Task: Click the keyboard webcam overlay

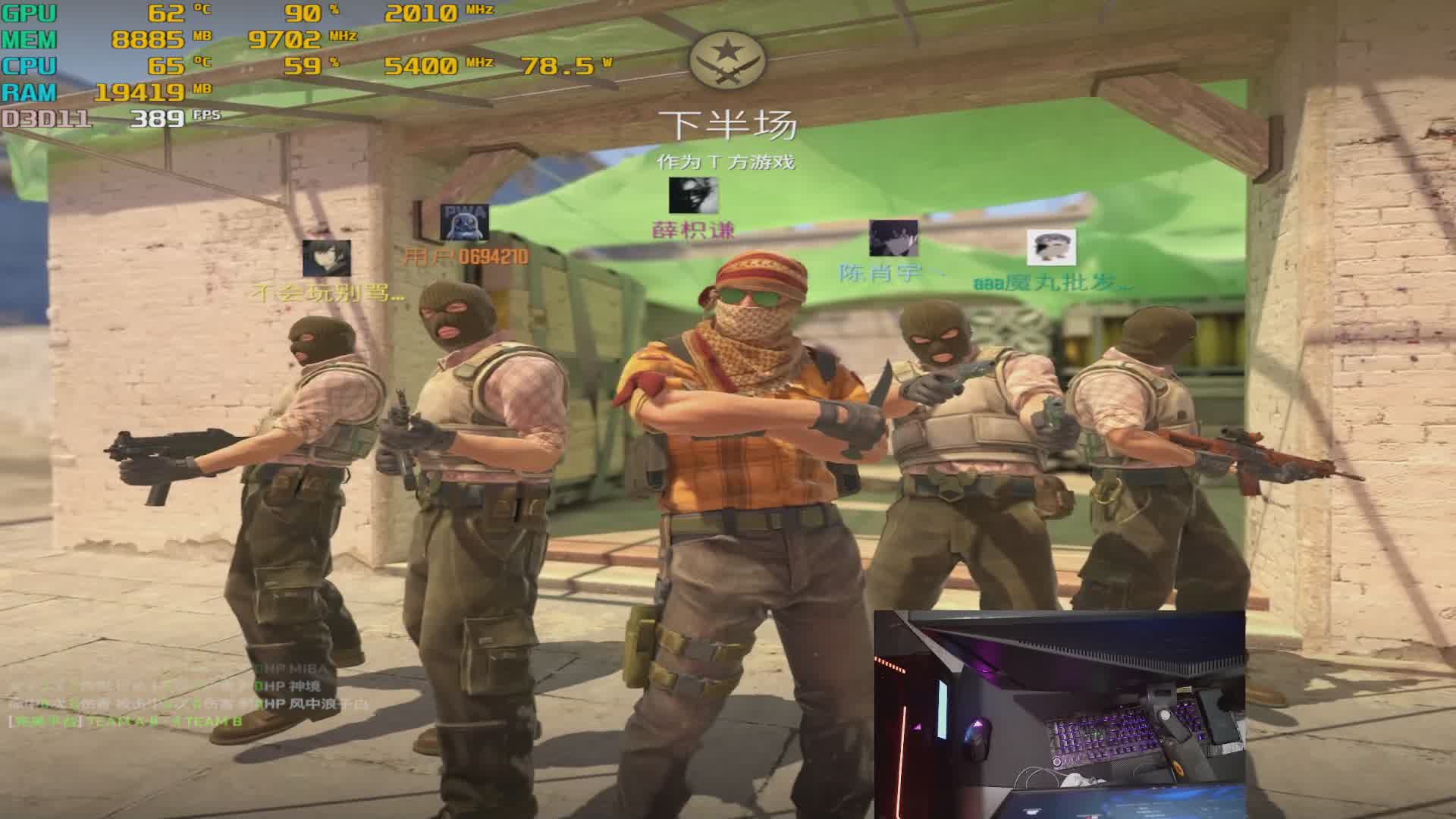Action: (x=1059, y=714)
